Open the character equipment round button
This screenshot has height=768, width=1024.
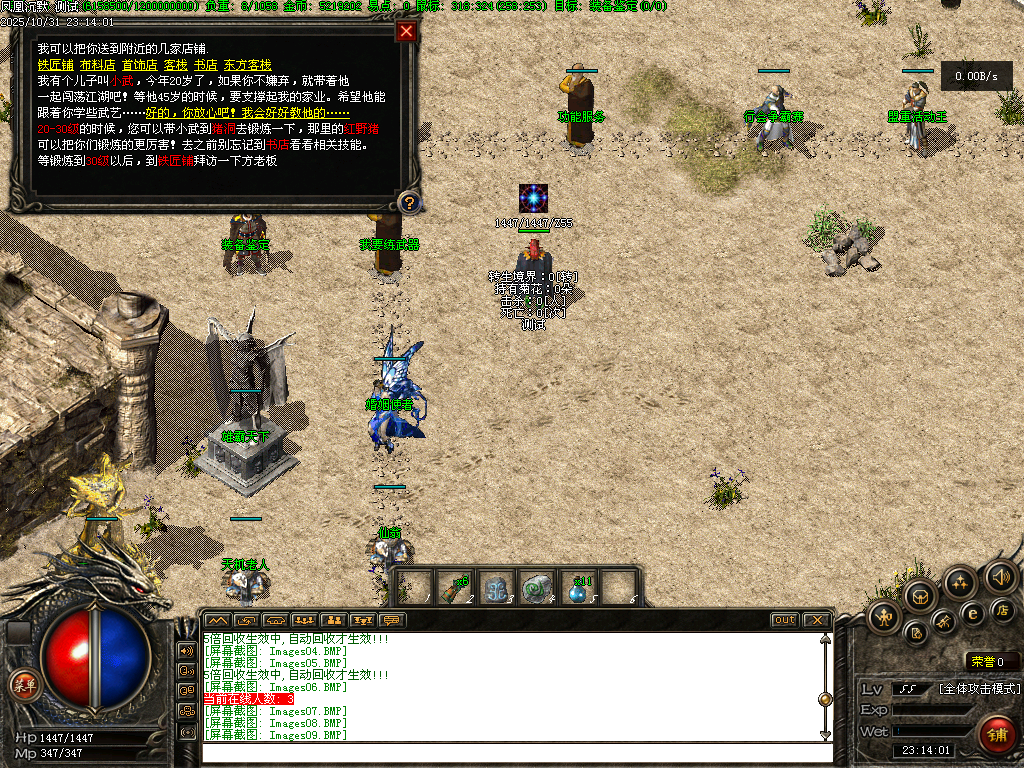click(x=885, y=618)
